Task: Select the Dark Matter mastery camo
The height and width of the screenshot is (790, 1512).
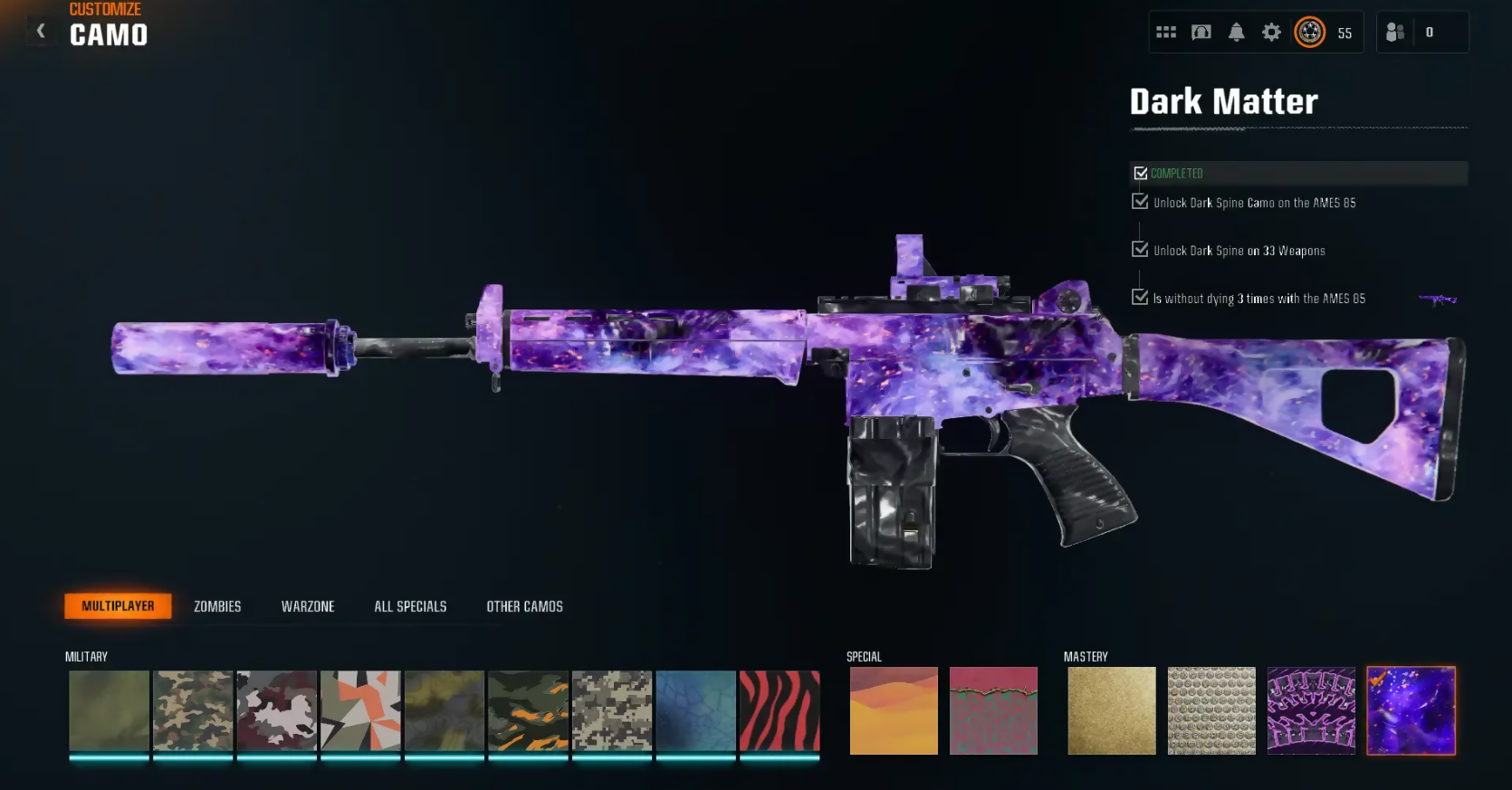Action: click(x=1411, y=710)
